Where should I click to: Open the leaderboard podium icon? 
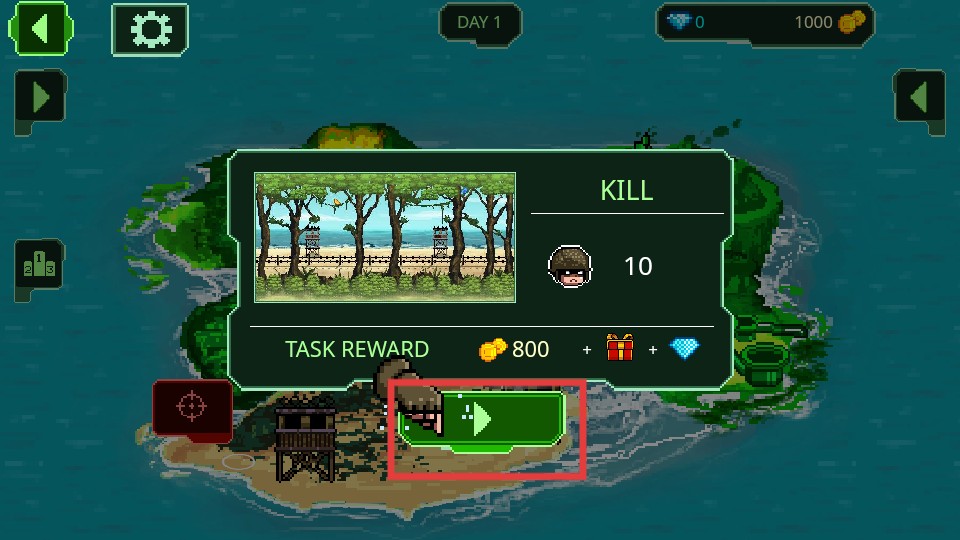(x=38, y=268)
